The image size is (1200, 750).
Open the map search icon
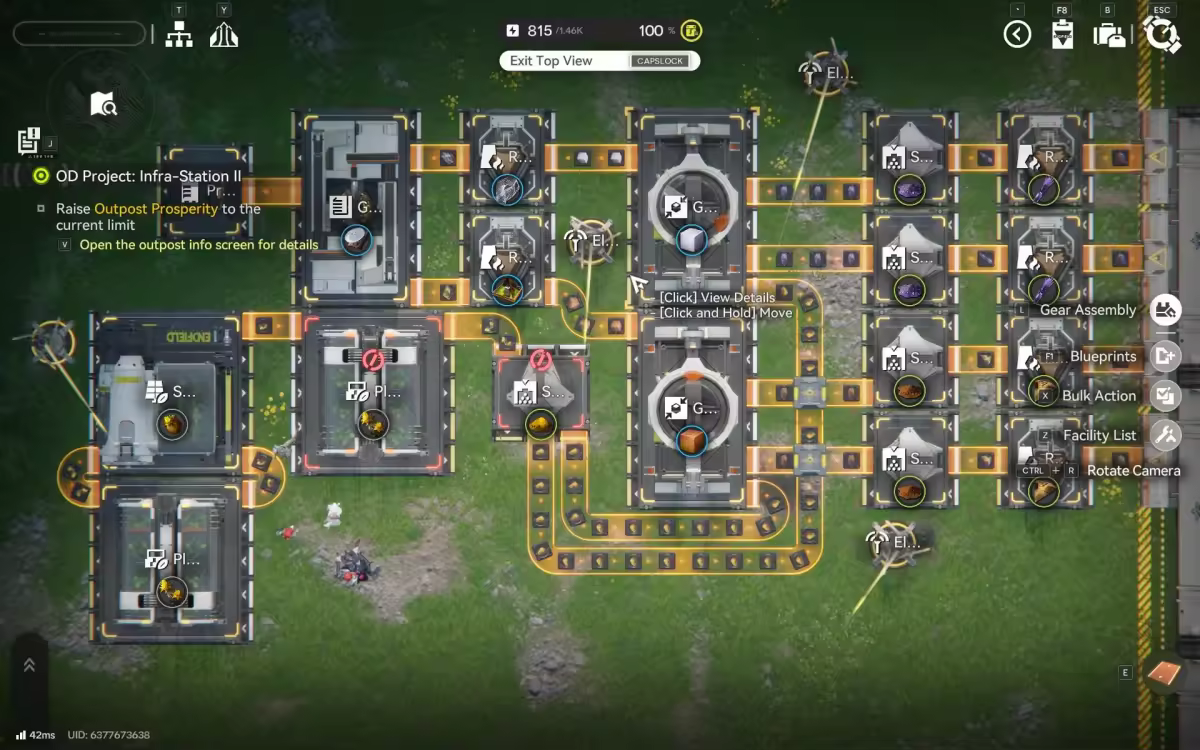(x=104, y=103)
